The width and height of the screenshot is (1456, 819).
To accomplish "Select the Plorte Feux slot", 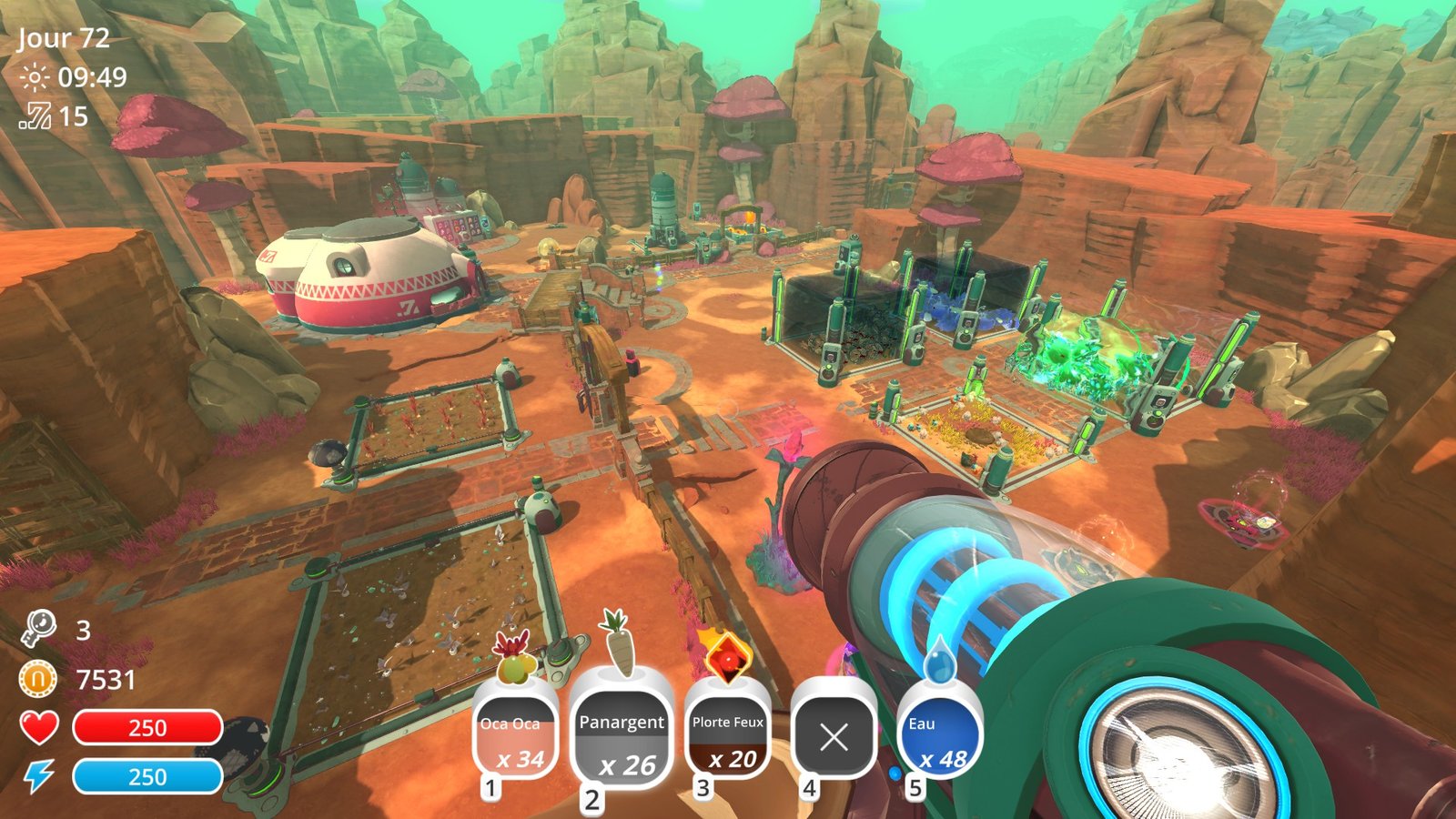I will point(728,735).
